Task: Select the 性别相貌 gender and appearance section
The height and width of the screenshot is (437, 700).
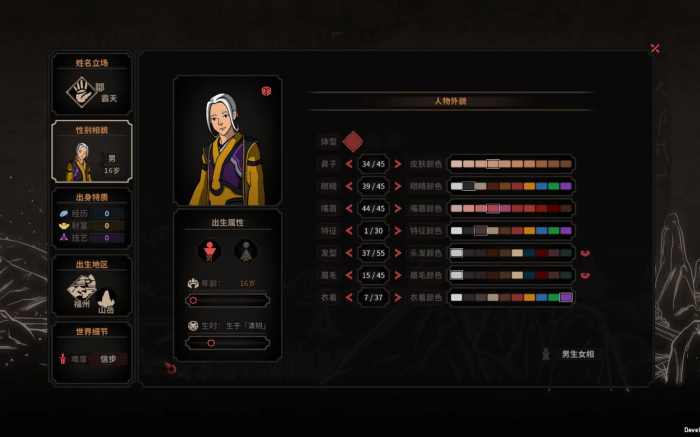Action: click(x=91, y=152)
